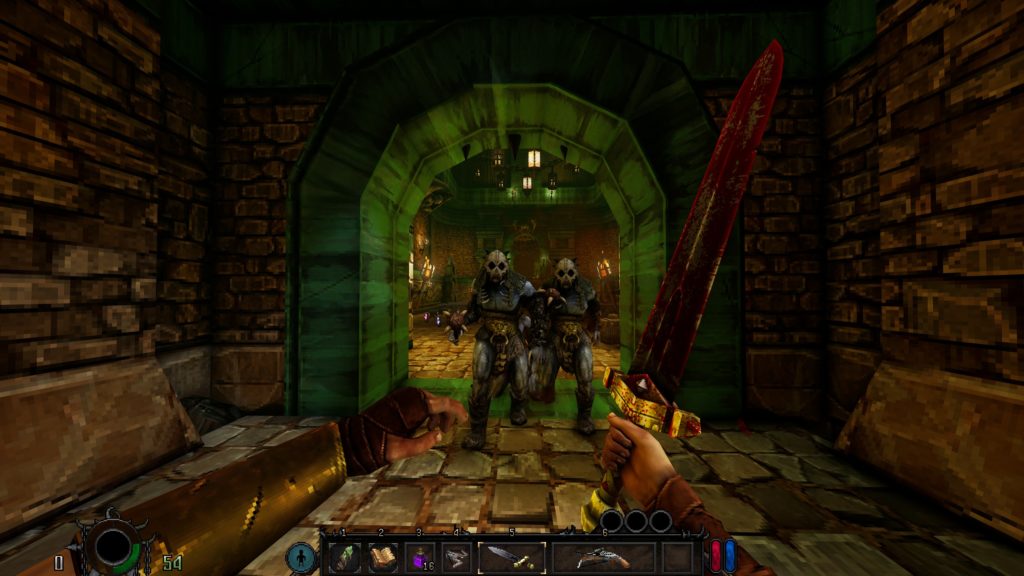Choose the open spellbook in slot 2
Viewport: 1024px width, 576px height.
(382, 557)
